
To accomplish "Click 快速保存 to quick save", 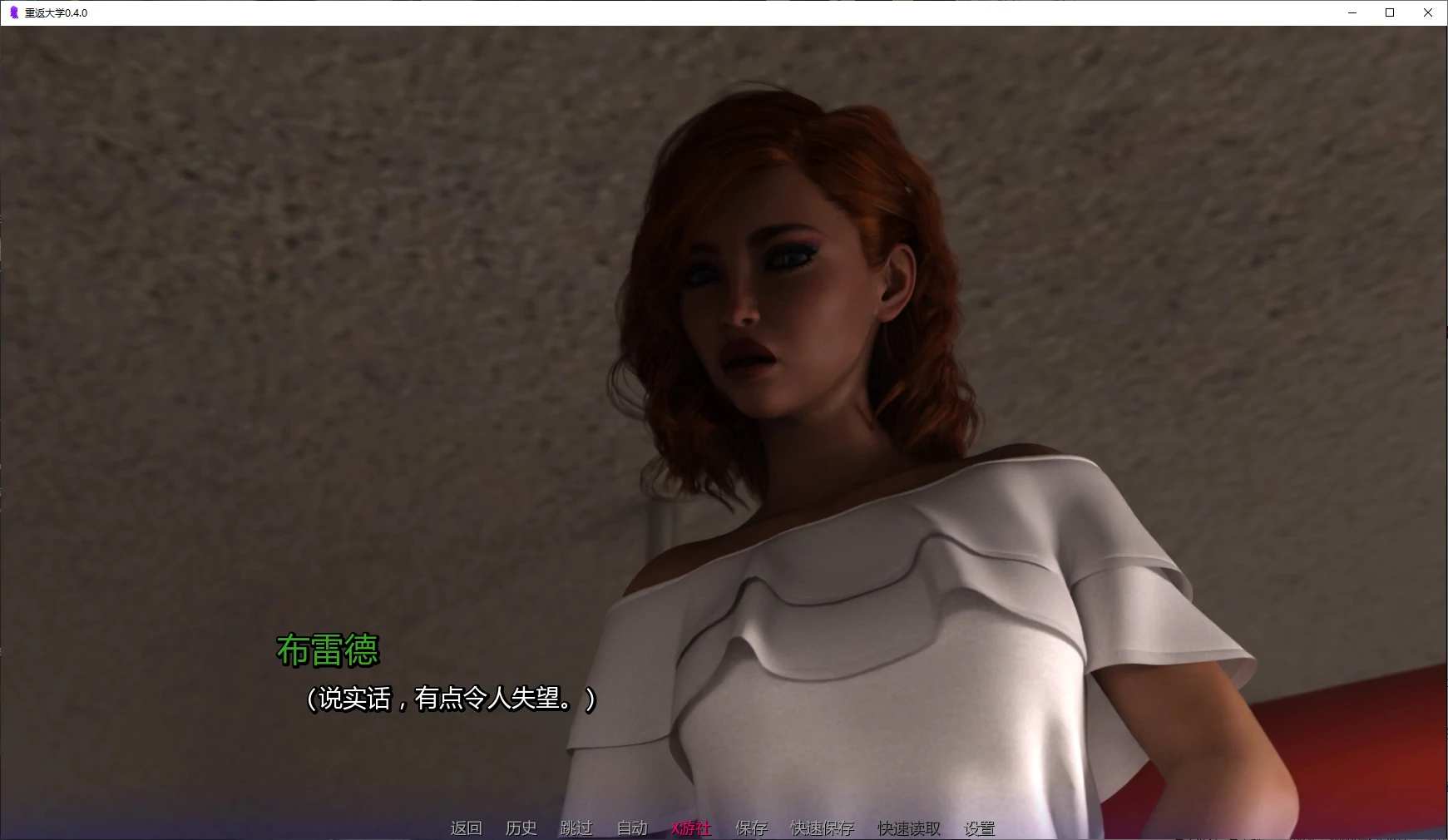I will click(x=821, y=828).
